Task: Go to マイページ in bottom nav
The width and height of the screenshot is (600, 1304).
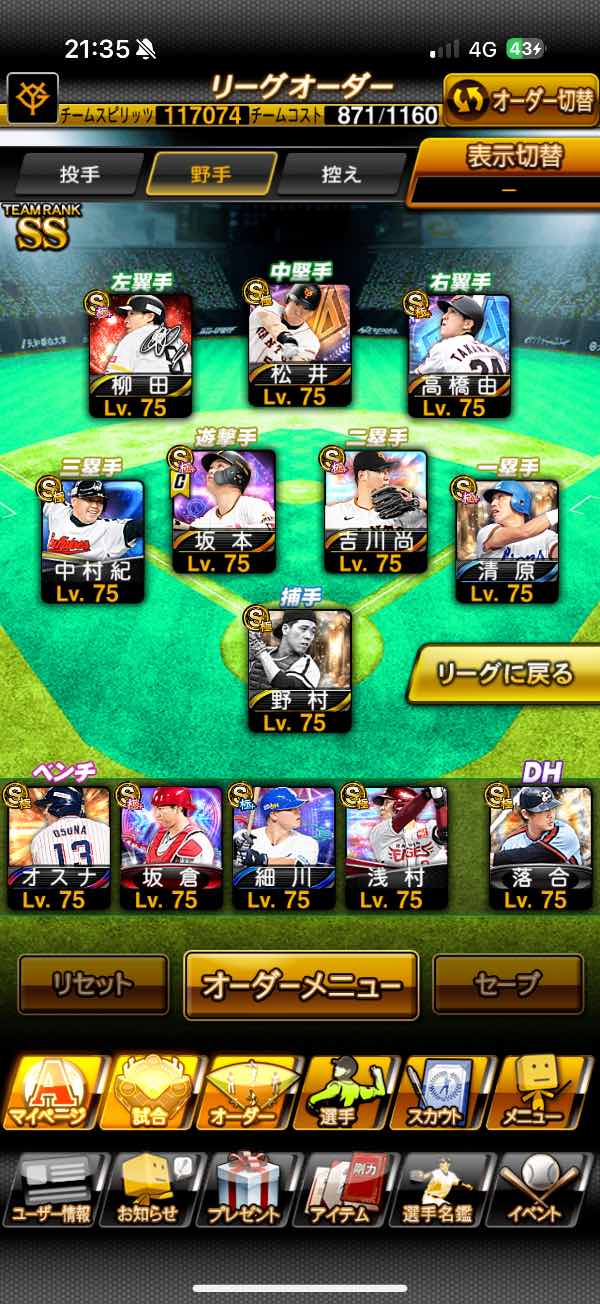Action: click(50, 1094)
